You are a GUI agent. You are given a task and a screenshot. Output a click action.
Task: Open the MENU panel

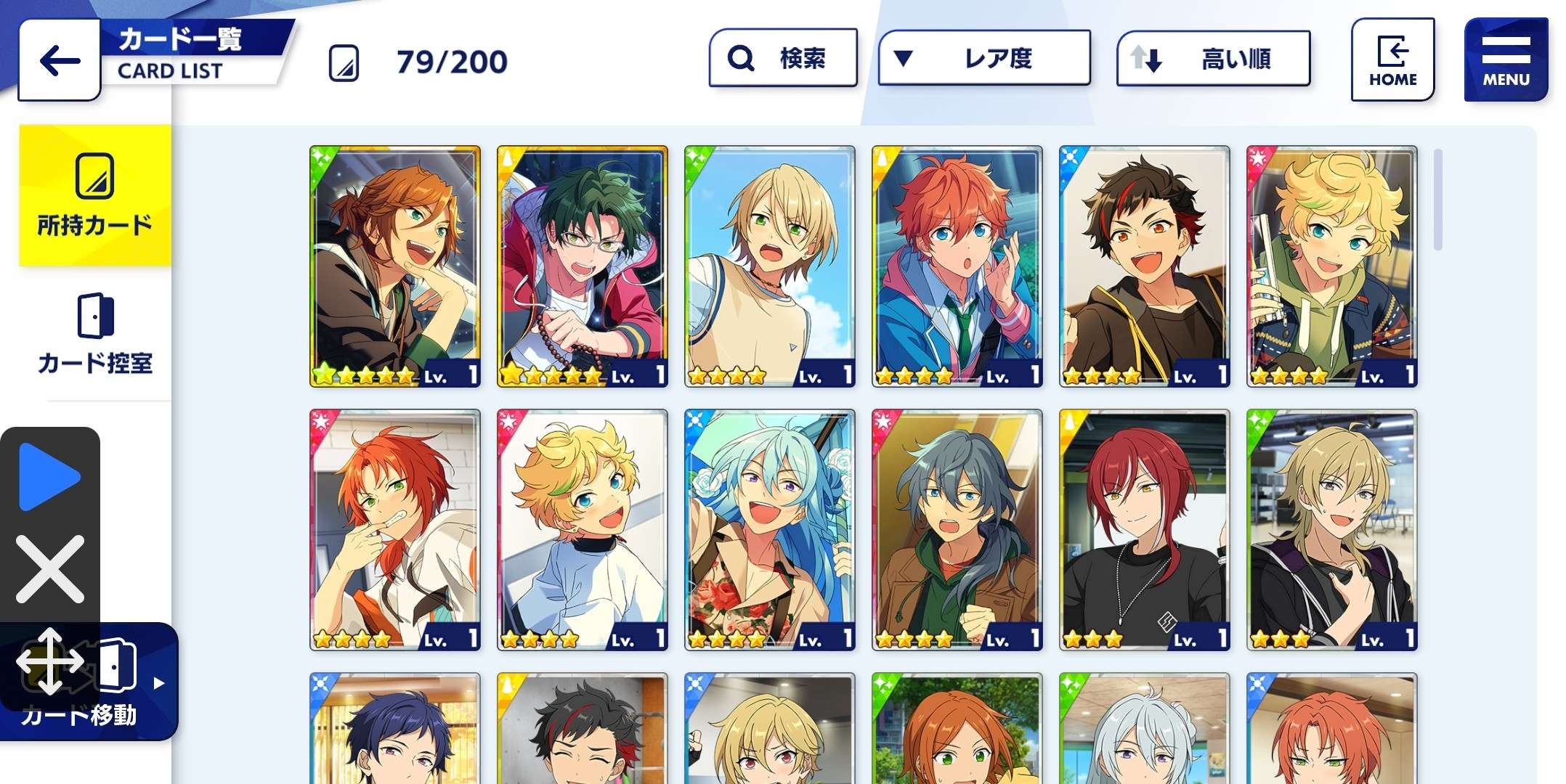pyautogui.click(x=1505, y=58)
